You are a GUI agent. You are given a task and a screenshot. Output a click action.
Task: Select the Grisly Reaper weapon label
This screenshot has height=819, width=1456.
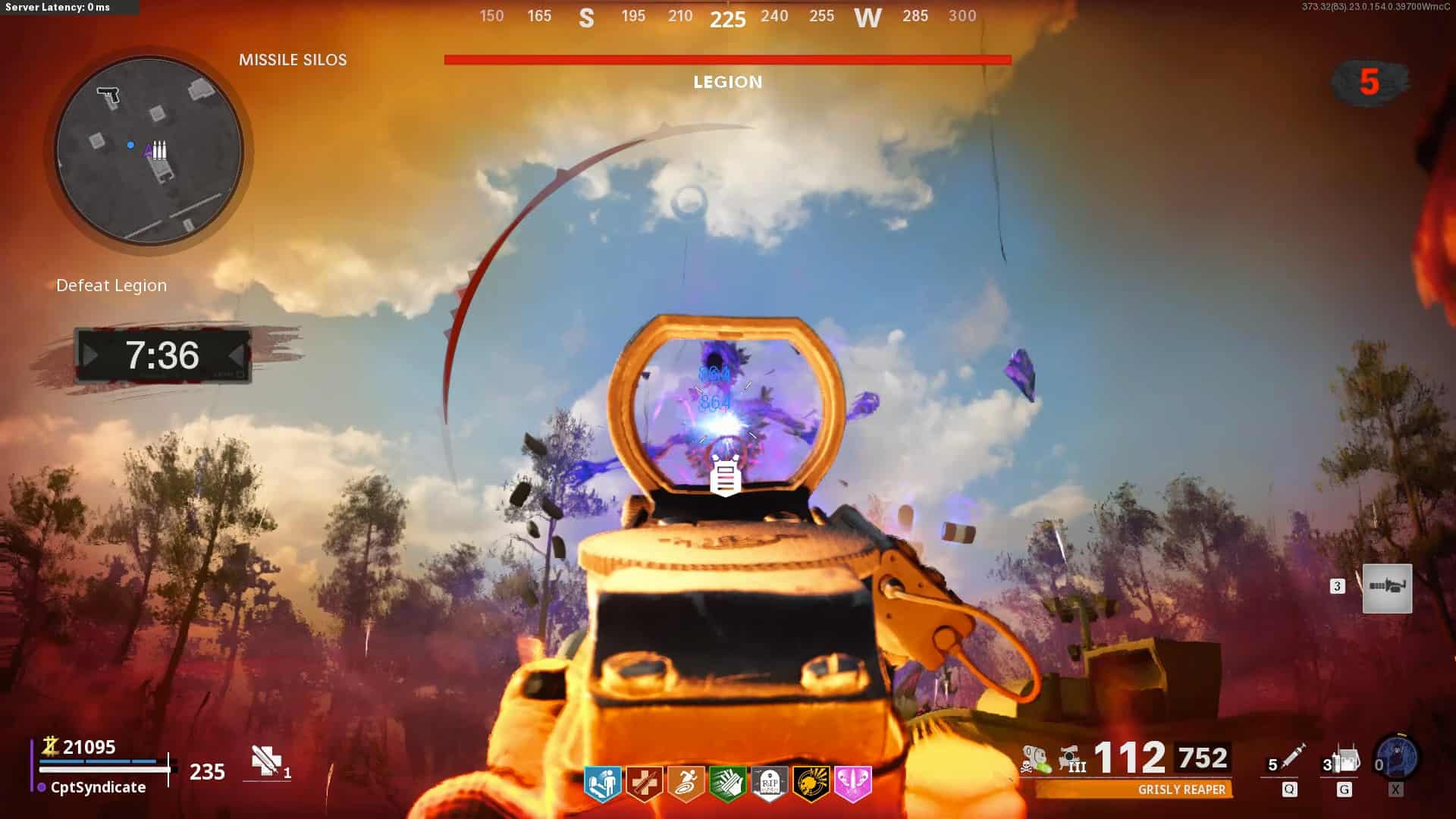(x=1181, y=790)
